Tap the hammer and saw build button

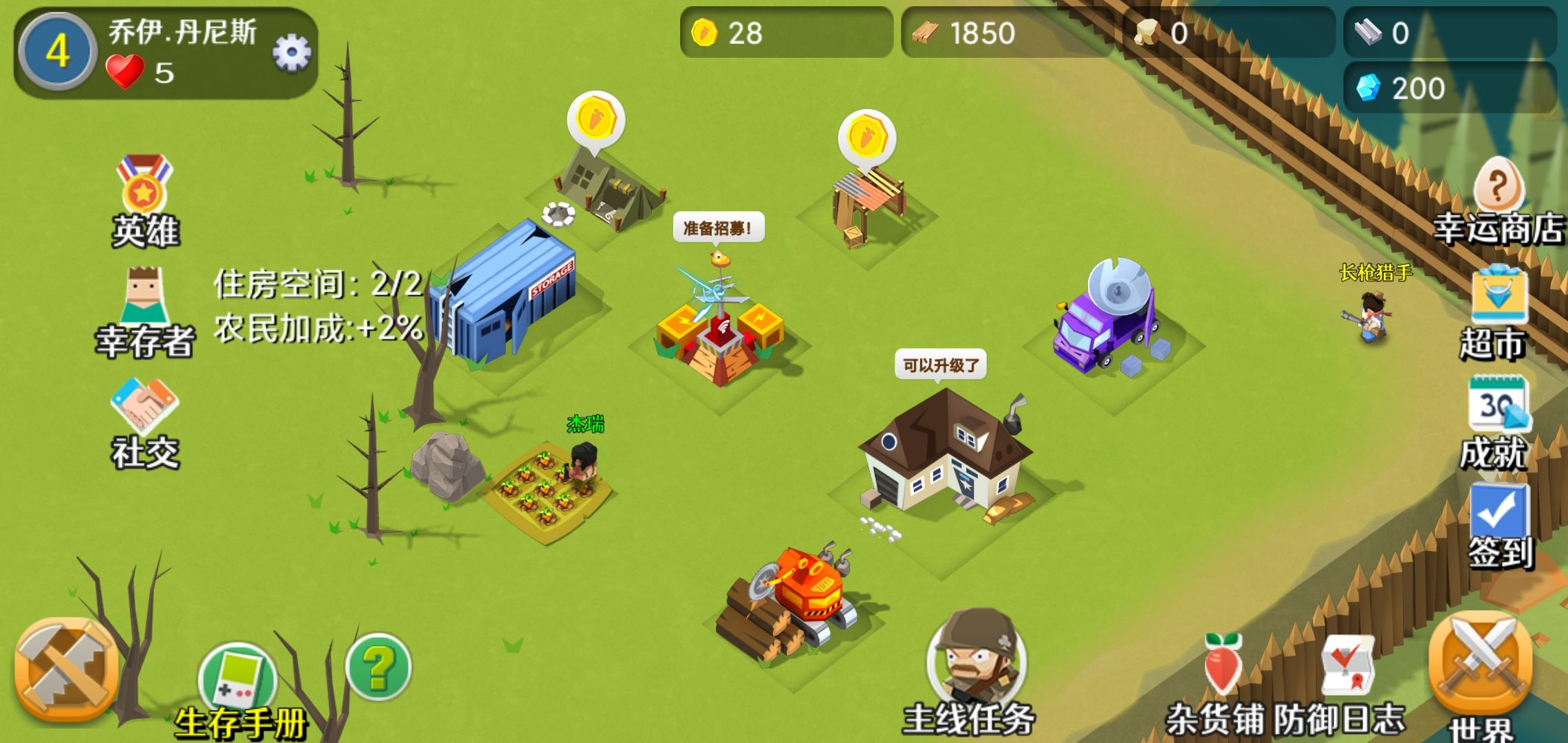pos(67,669)
